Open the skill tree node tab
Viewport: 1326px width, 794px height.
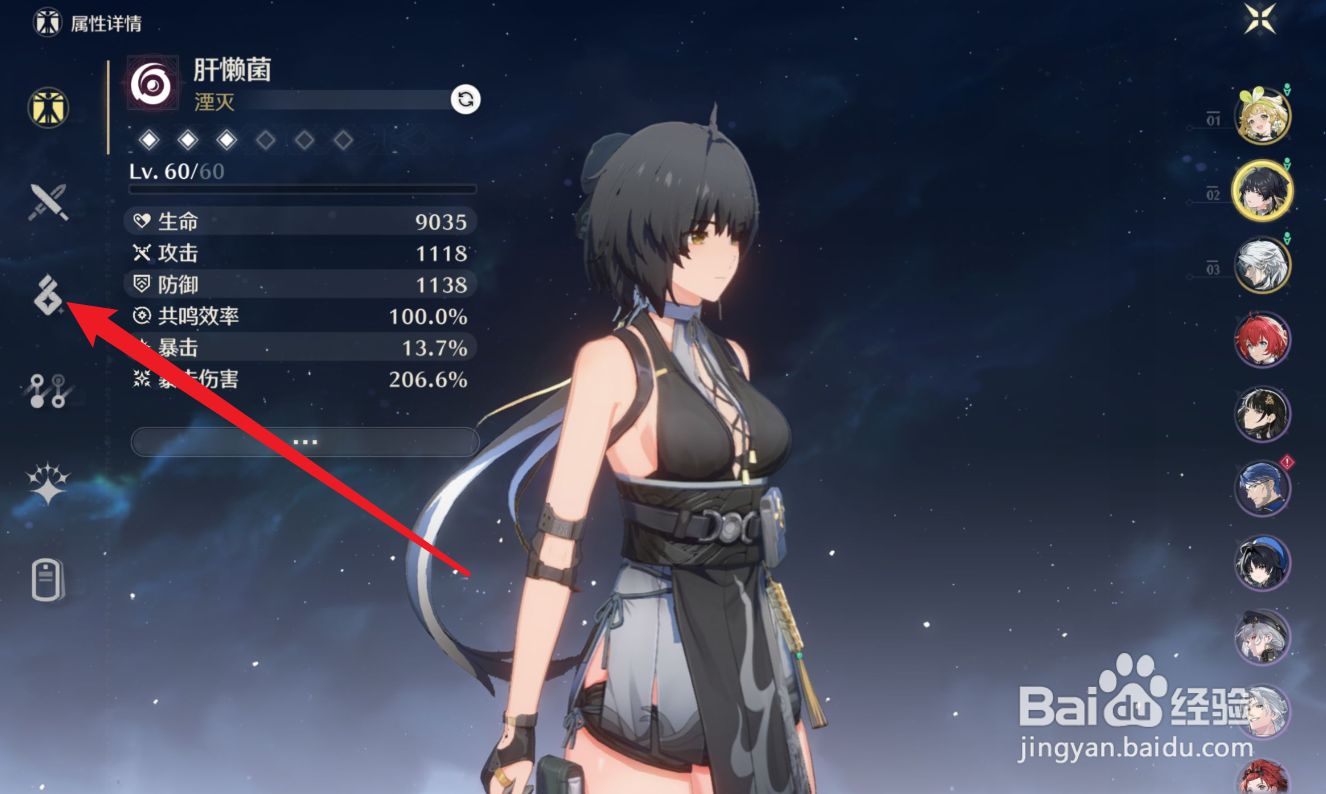[48, 391]
